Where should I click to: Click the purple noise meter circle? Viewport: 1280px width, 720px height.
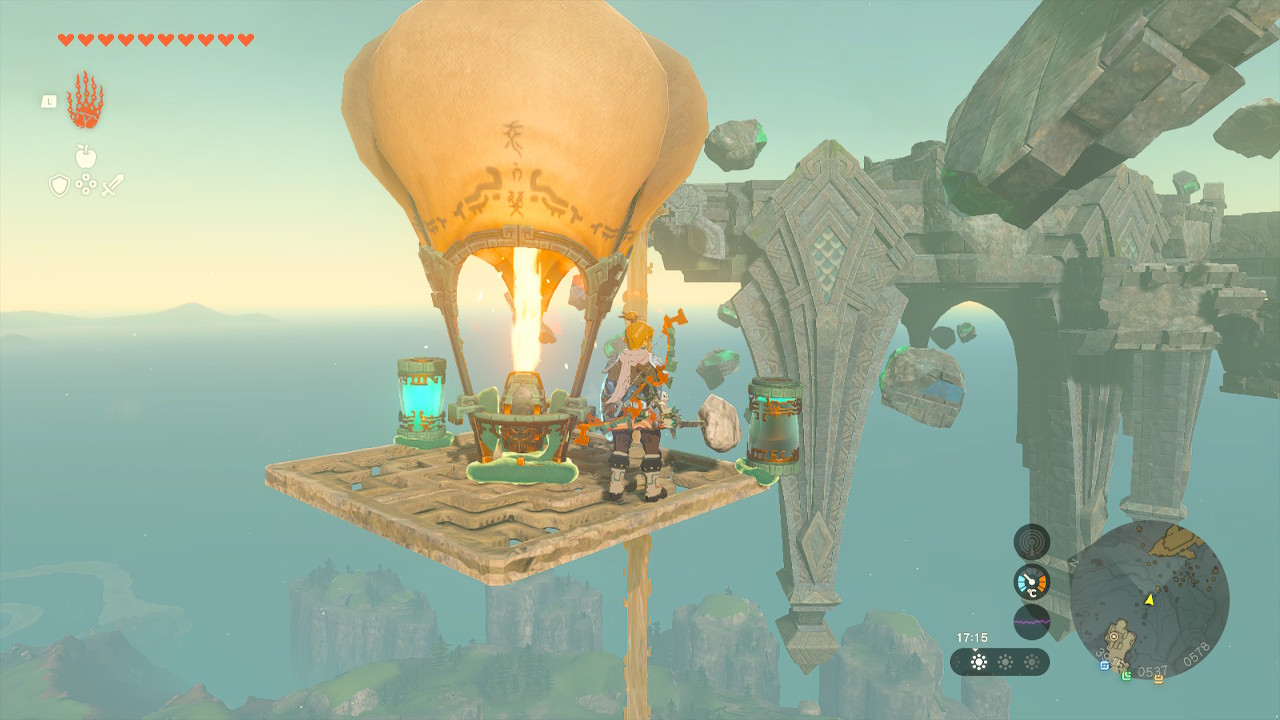tap(1031, 621)
